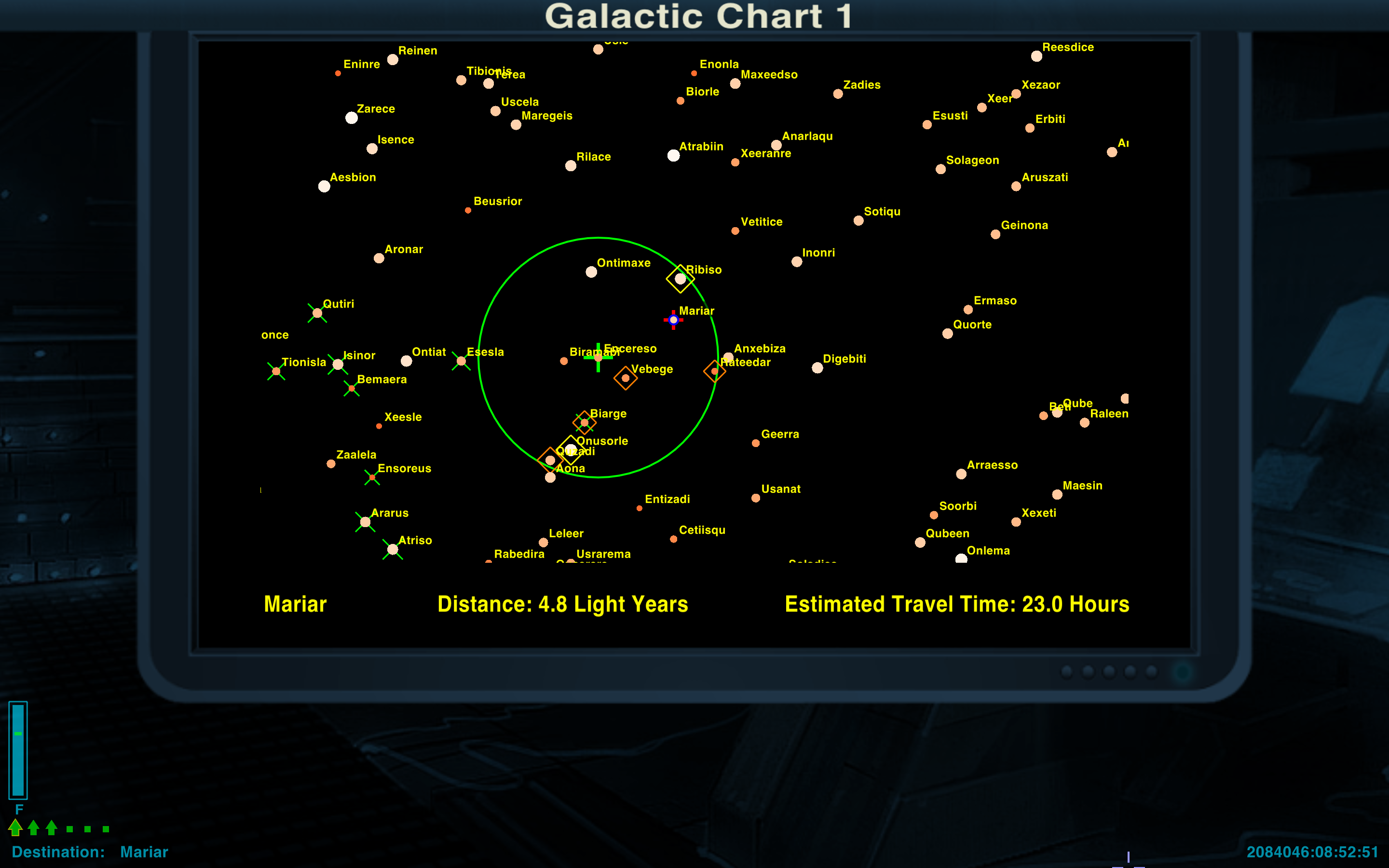Target the Digebiti star on the chart

click(x=817, y=368)
